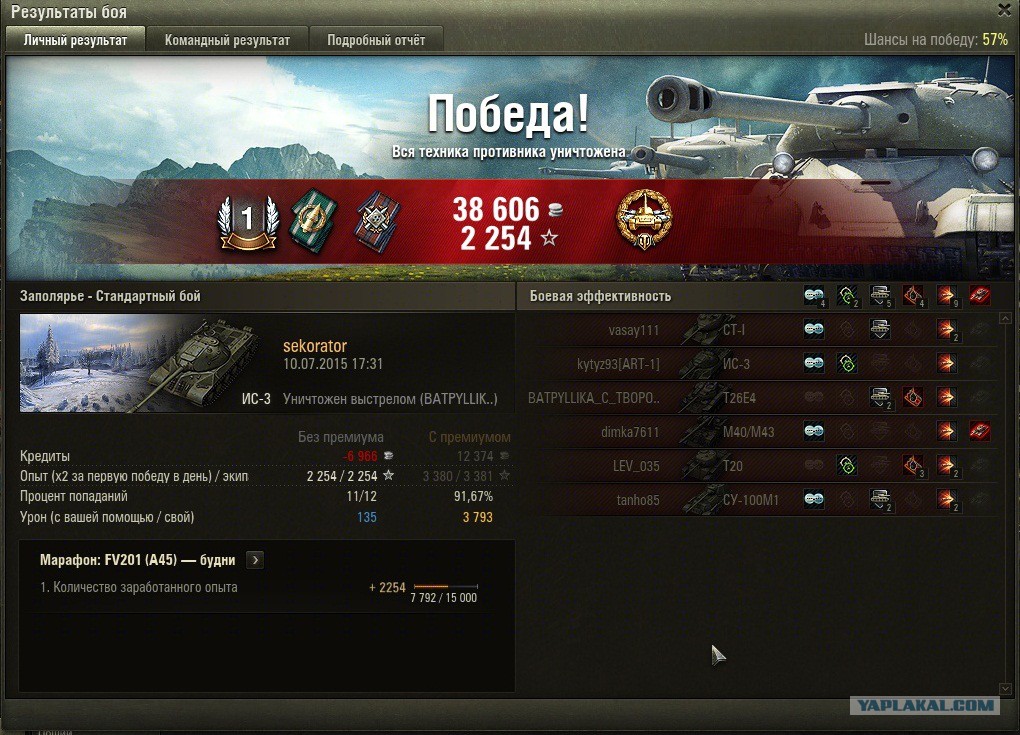The height and width of the screenshot is (735, 1020).
Task: Click the first-place laurel medal with number 1
Action: click(248, 221)
